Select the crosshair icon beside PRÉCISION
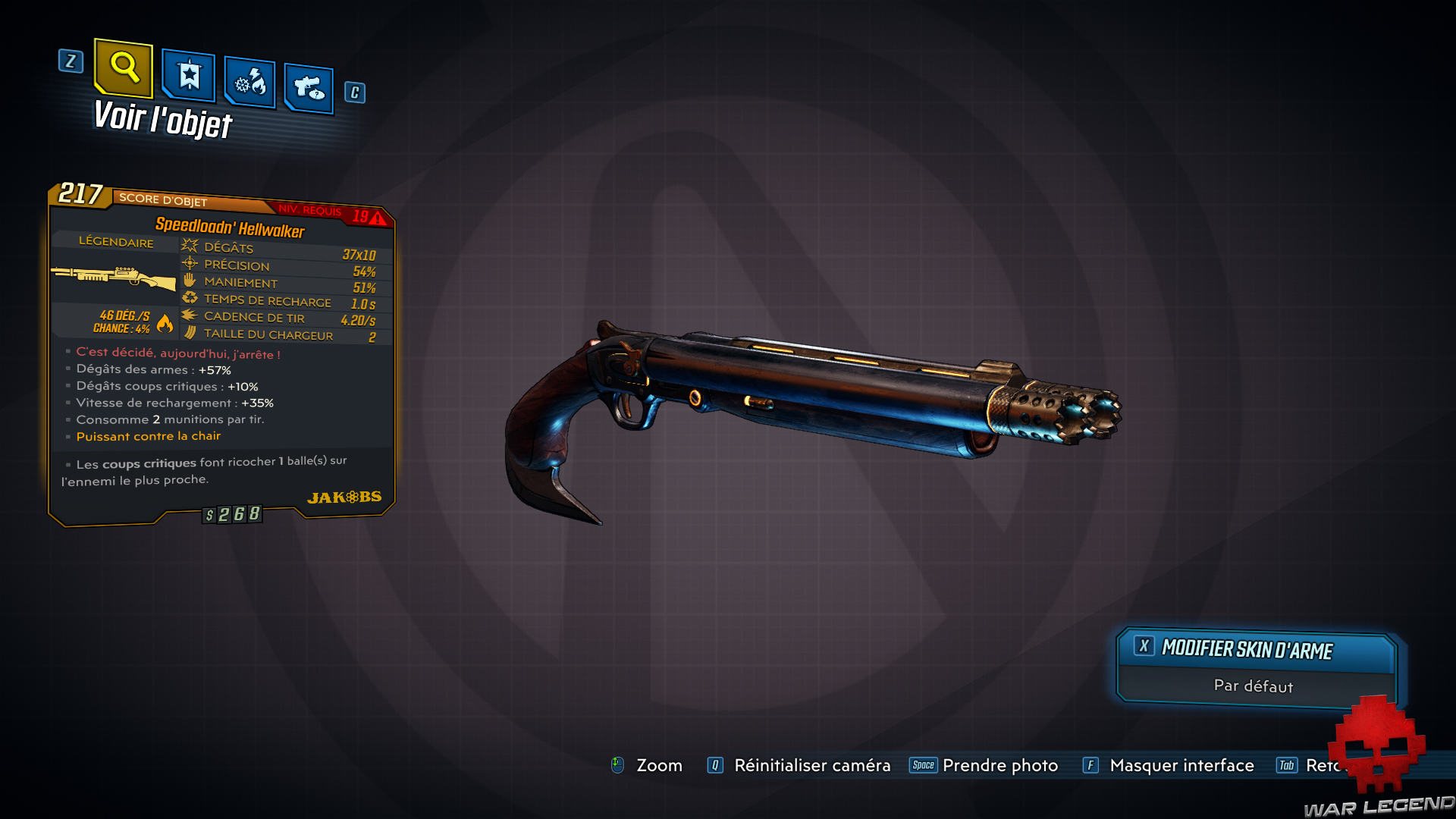The height and width of the screenshot is (819, 1456). [x=188, y=265]
